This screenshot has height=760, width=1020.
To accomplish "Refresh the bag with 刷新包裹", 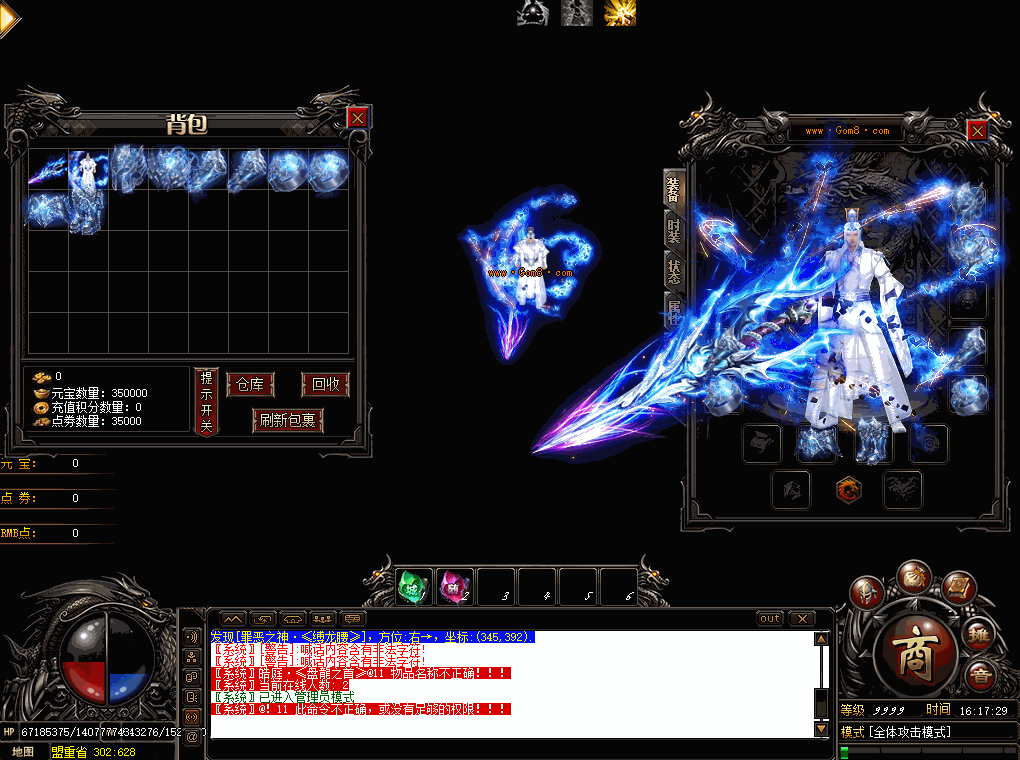I will pos(288,420).
